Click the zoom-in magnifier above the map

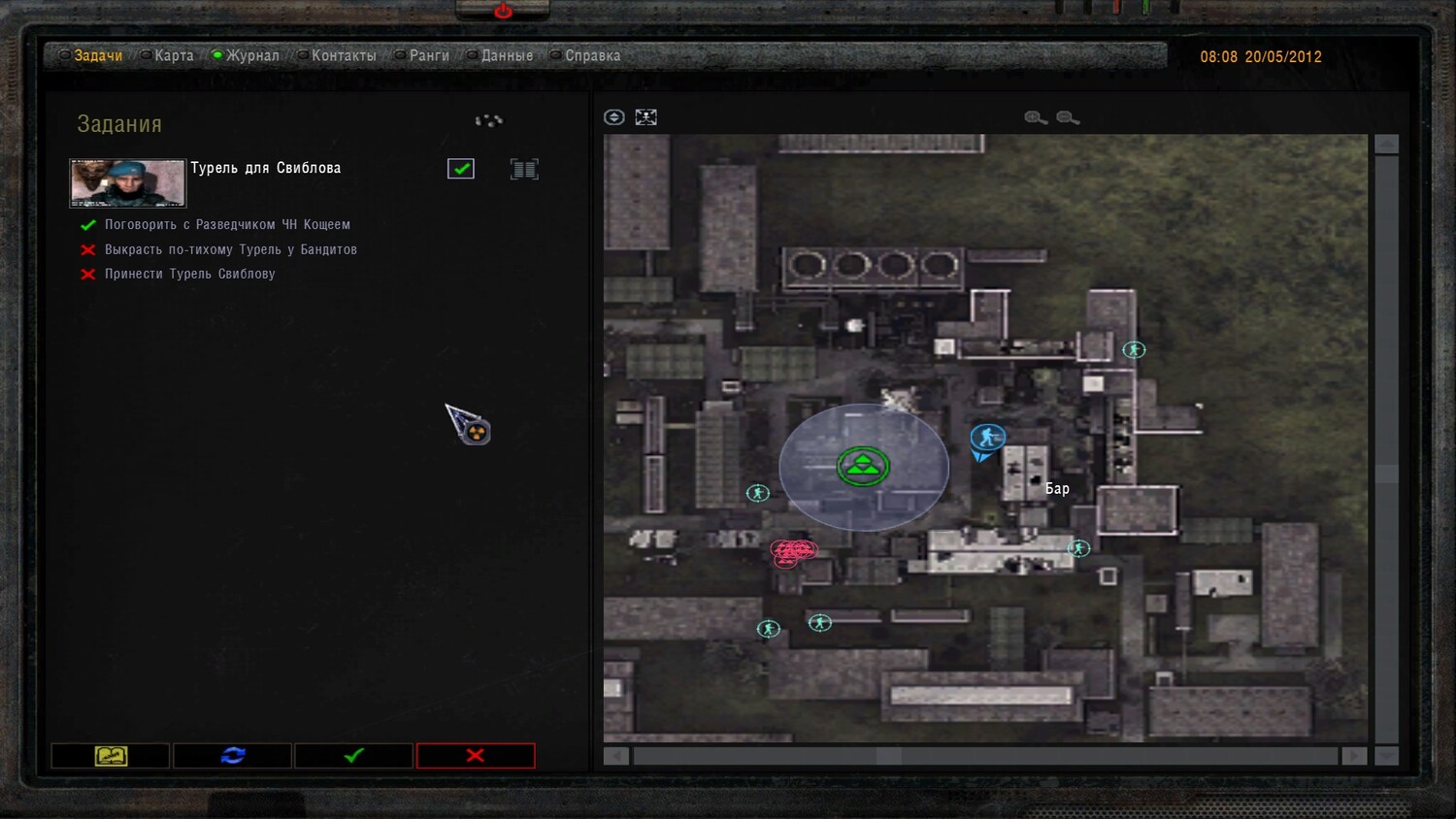(x=1036, y=117)
